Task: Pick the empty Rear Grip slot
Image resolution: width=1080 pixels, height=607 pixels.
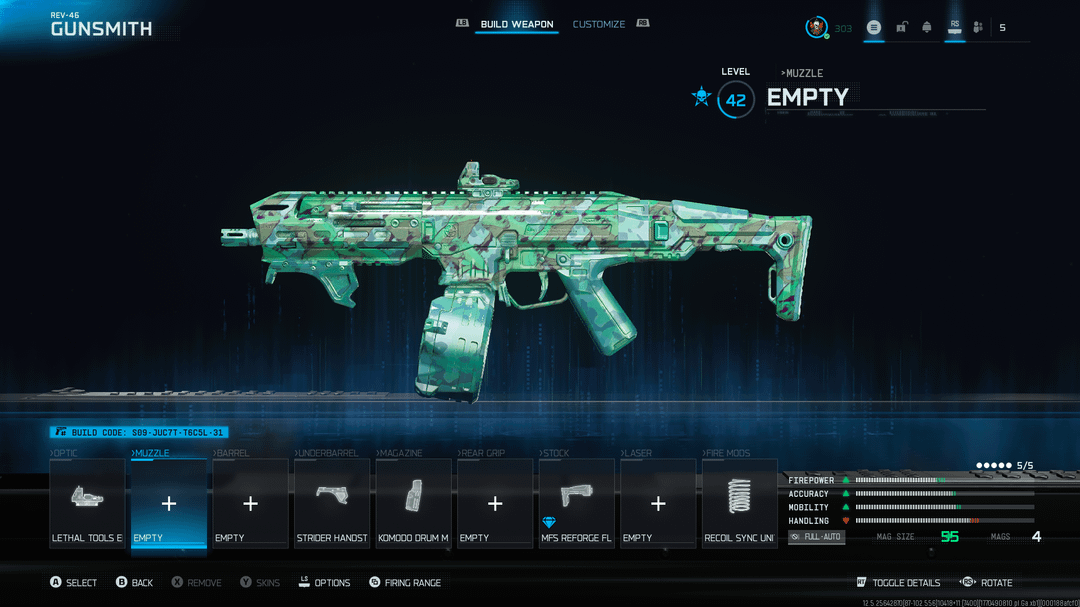Action: pyautogui.click(x=495, y=503)
